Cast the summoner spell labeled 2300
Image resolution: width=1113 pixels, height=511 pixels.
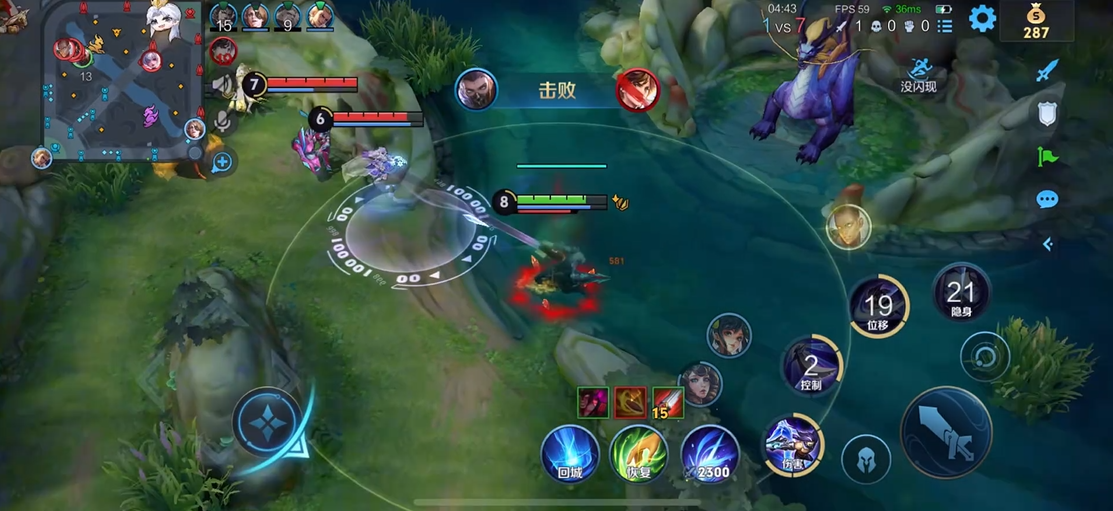(710, 453)
